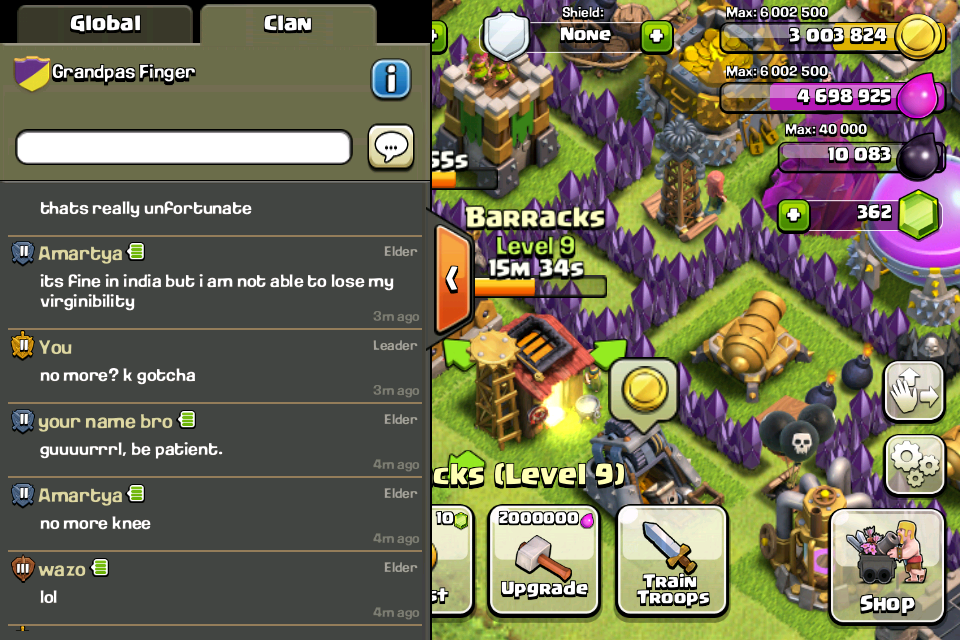Image resolution: width=960 pixels, height=640 pixels.
Task: Select the Clan chat tab
Action: (x=288, y=23)
